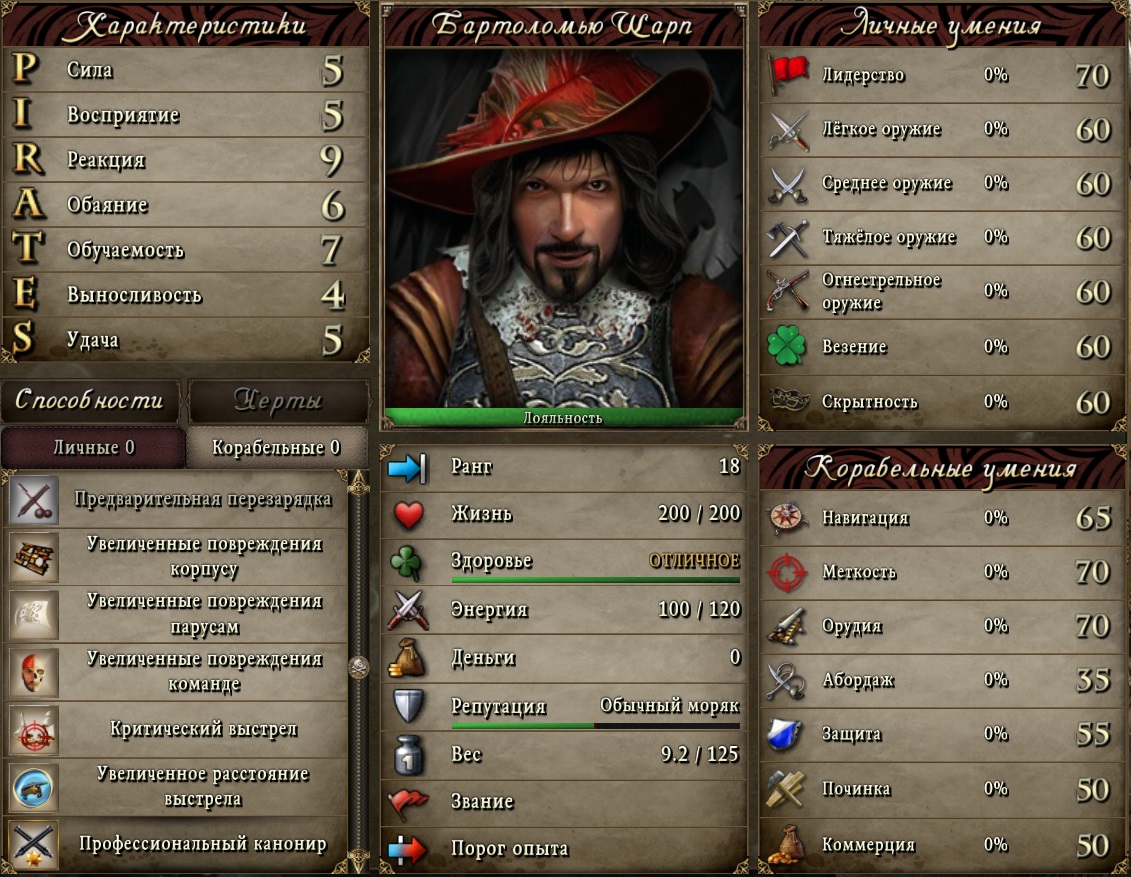1131x877 pixels.
Task: Select the Личные 0 abilities sub-tab
Action: 93,447
